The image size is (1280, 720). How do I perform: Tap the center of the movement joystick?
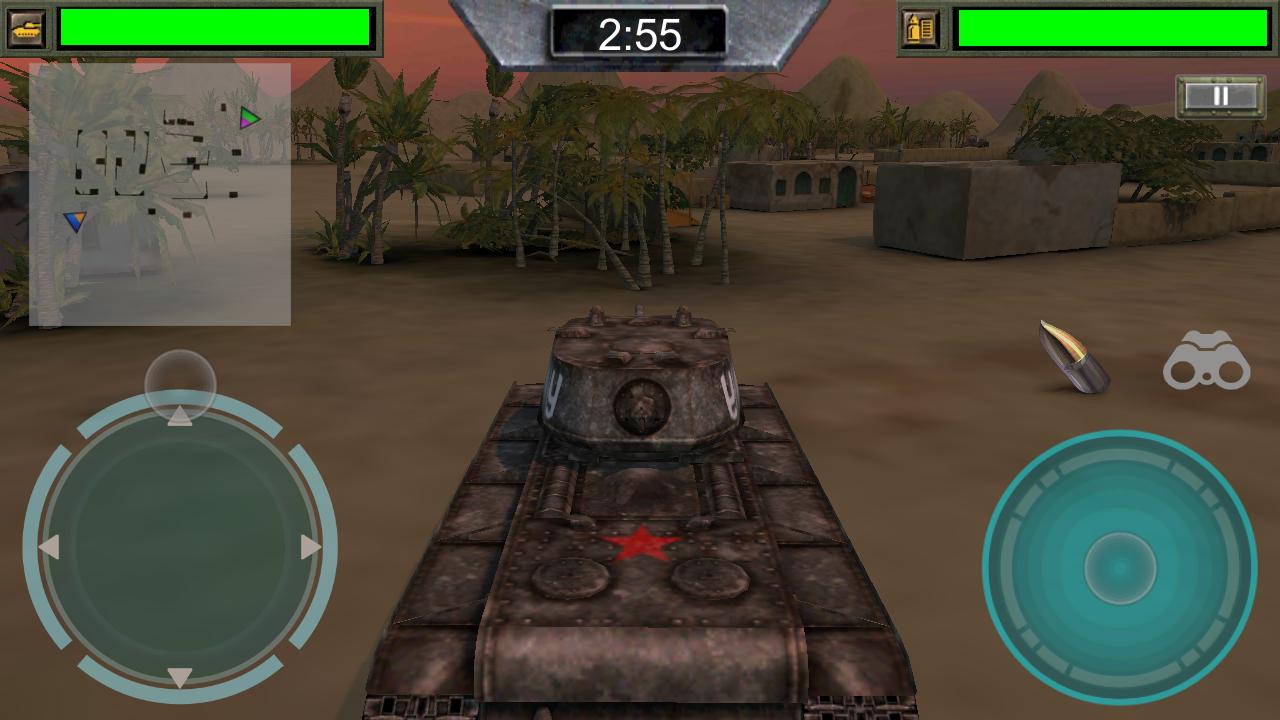[180, 545]
